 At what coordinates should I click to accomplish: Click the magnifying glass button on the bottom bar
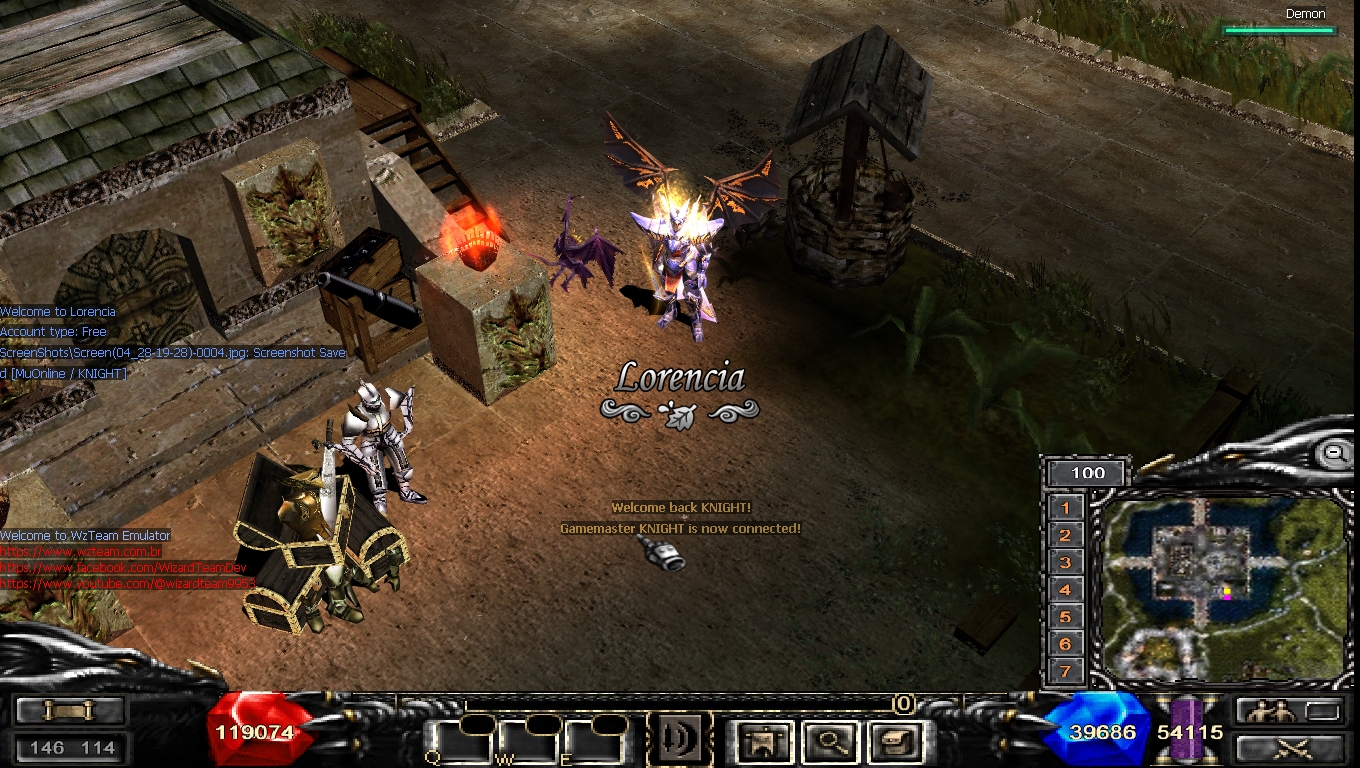829,742
